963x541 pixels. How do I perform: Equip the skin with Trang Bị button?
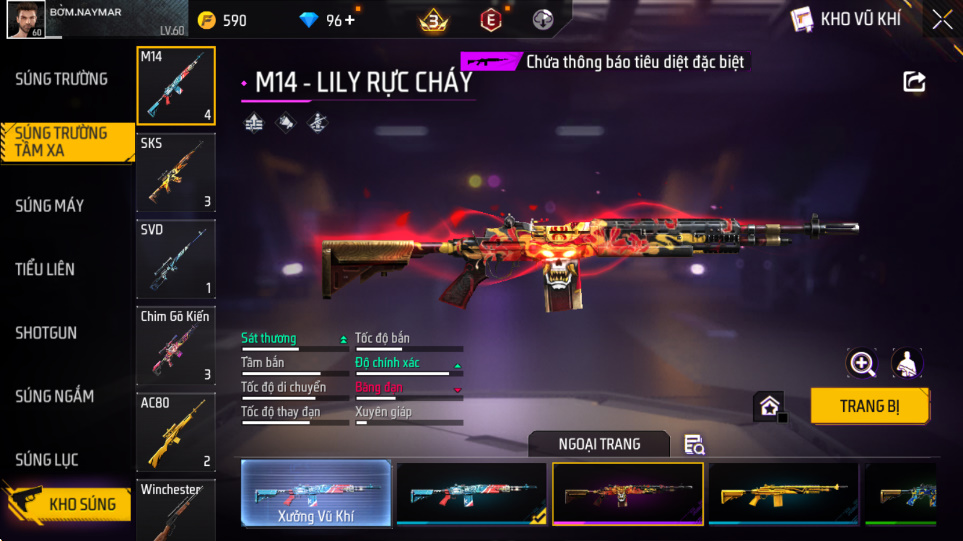point(869,406)
